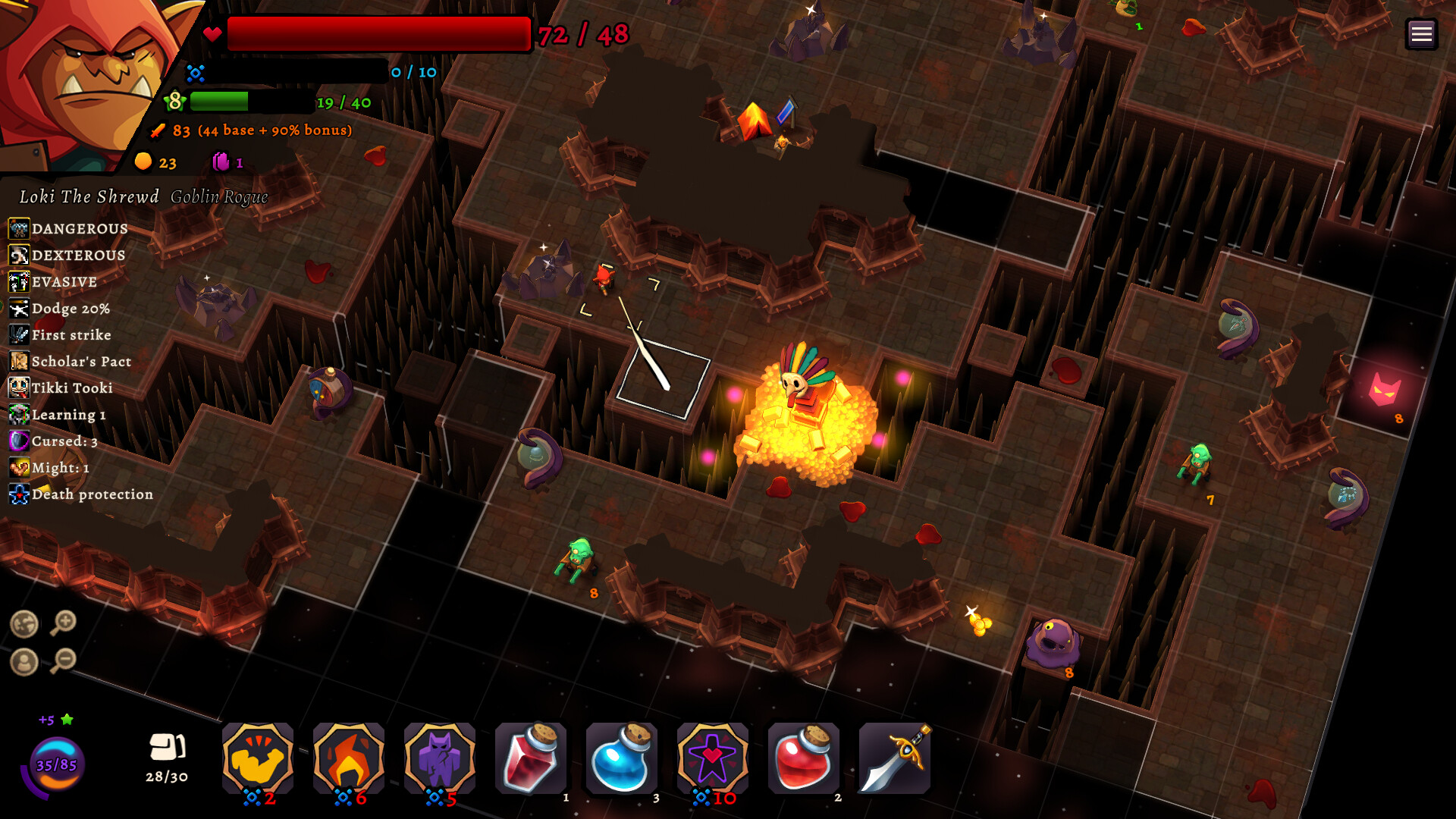Drink the blue mana potion
The height and width of the screenshot is (819, 1456).
pyautogui.click(x=621, y=758)
